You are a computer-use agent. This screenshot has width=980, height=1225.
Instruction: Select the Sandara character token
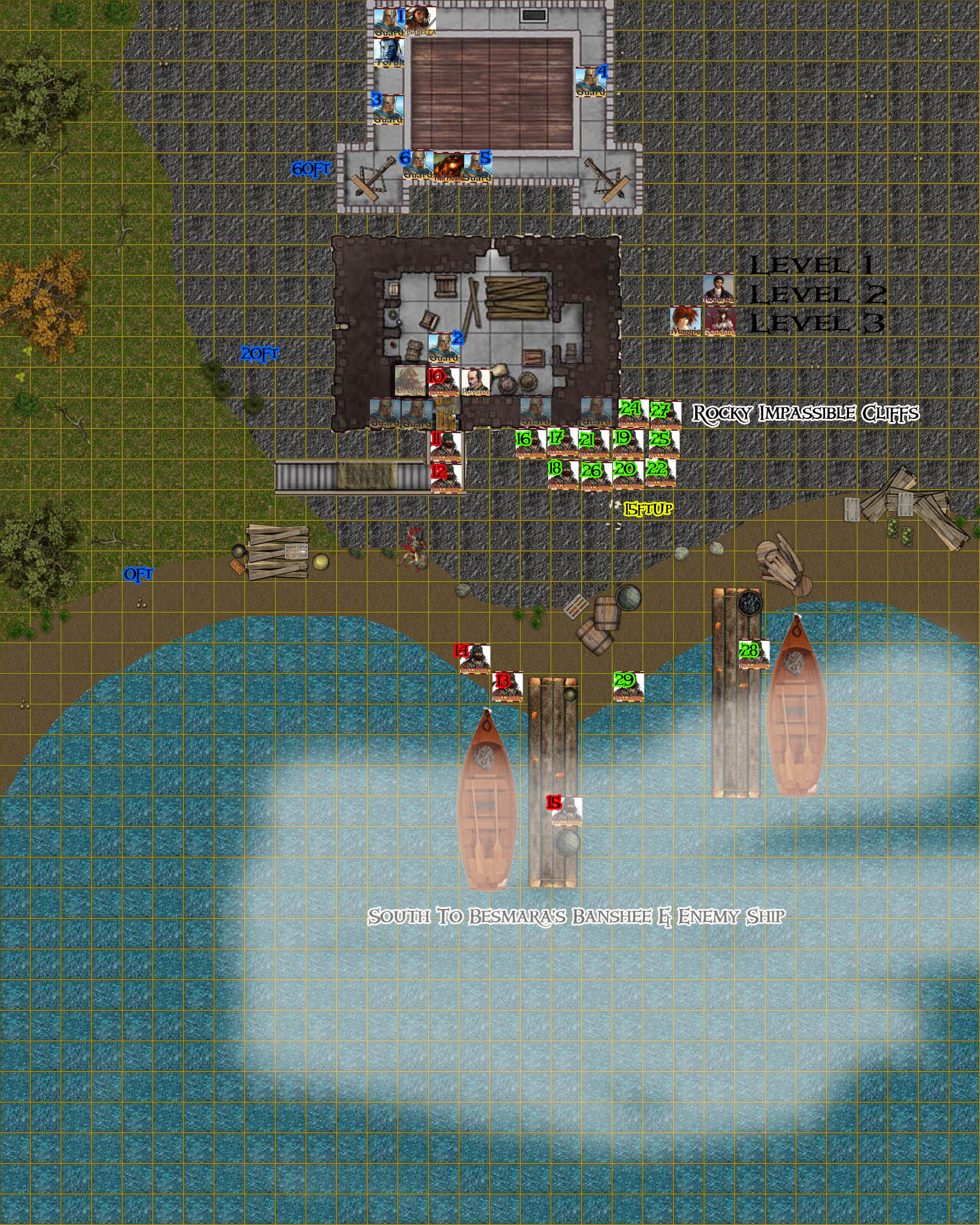point(719,321)
